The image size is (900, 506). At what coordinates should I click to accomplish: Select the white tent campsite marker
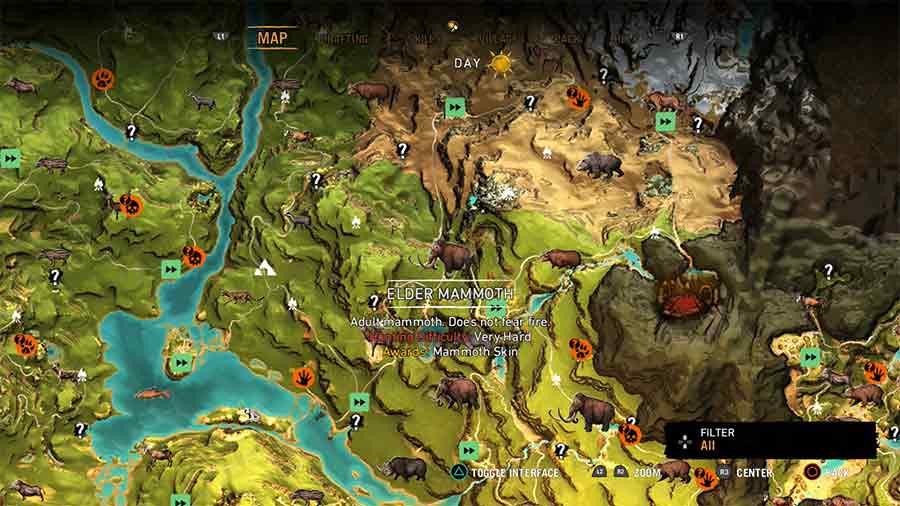(x=266, y=268)
